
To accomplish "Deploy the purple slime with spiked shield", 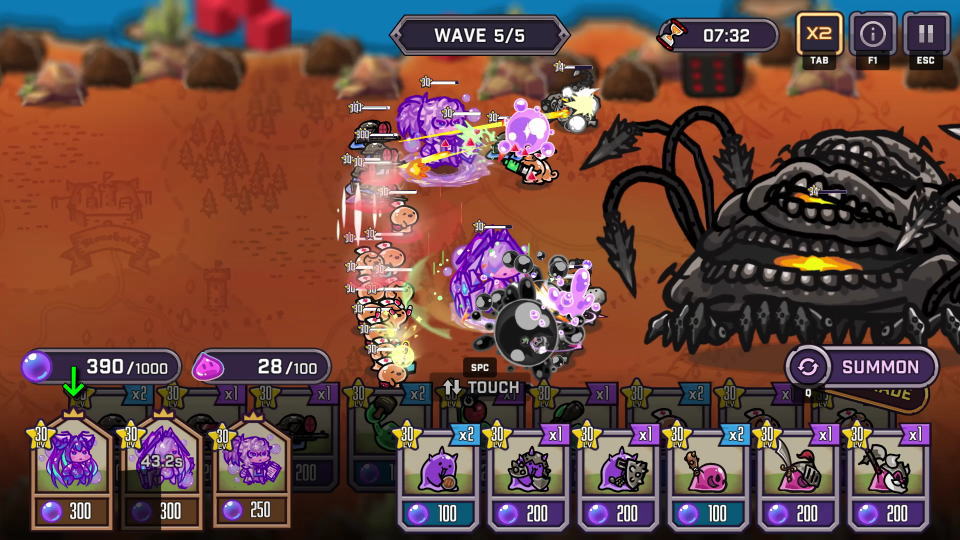I will (x=620, y=475).
